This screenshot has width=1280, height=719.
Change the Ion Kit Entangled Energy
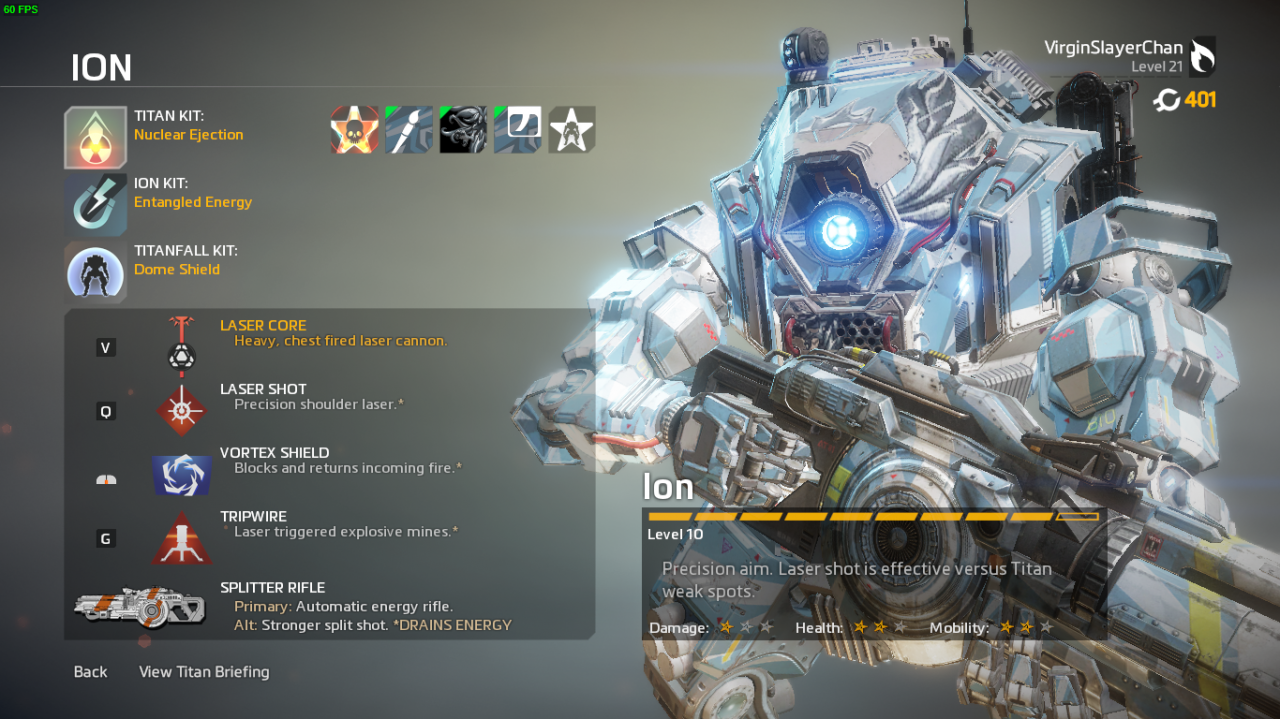(x=96, y=204)
